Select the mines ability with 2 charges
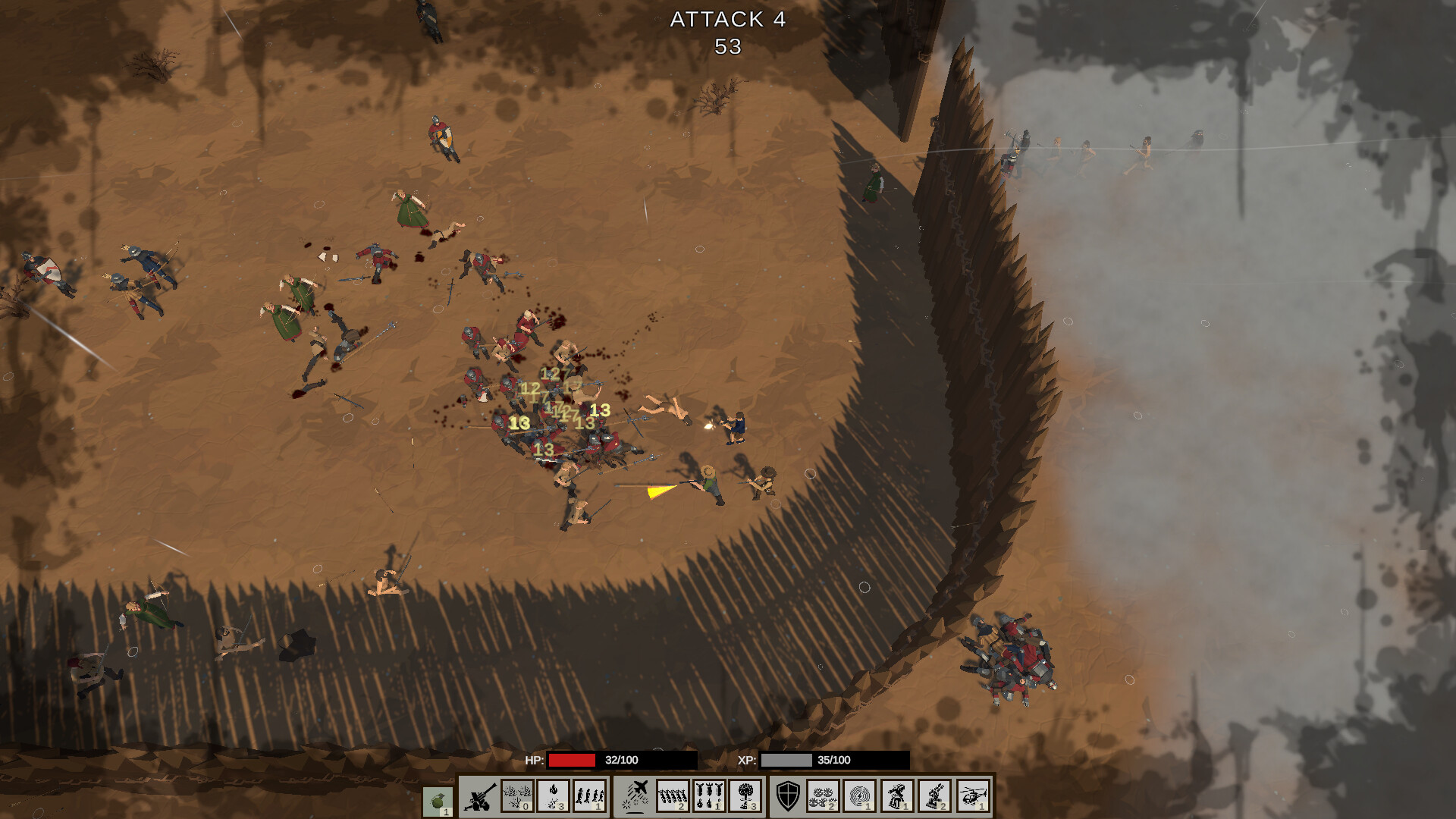This screenshot has width=1456, height=819. coord(824,796)
